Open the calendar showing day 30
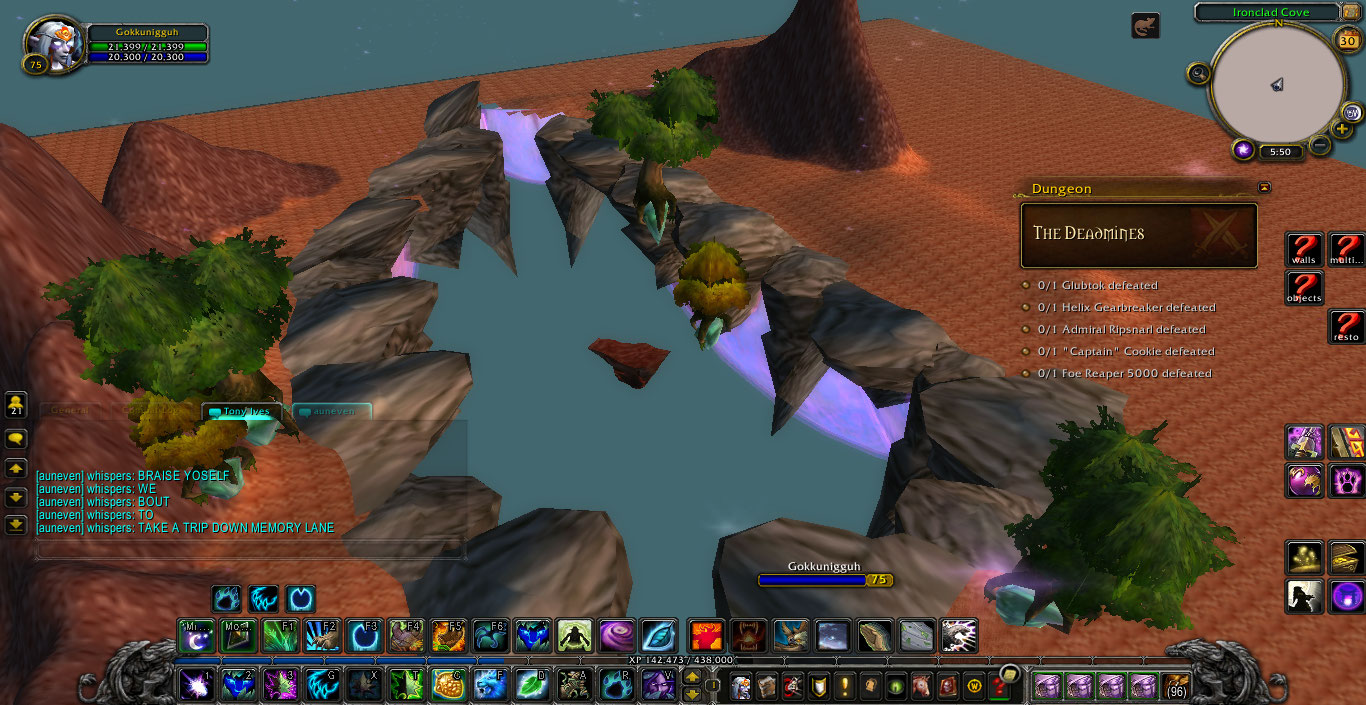This screenshot has width=1366, height=705. [1347, 41]
